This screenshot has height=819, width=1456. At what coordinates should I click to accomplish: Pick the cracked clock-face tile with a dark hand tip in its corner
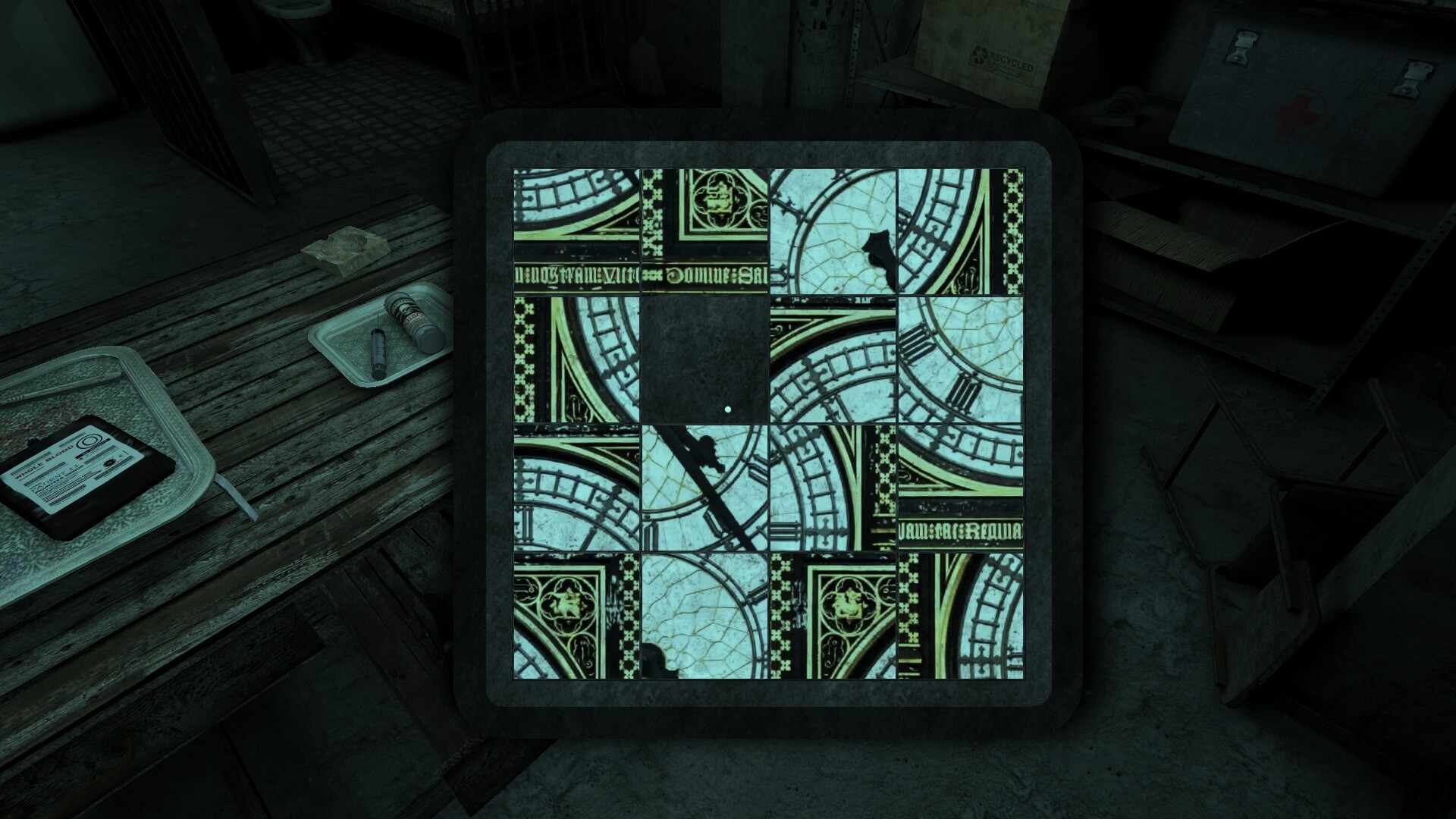point(705,615)
